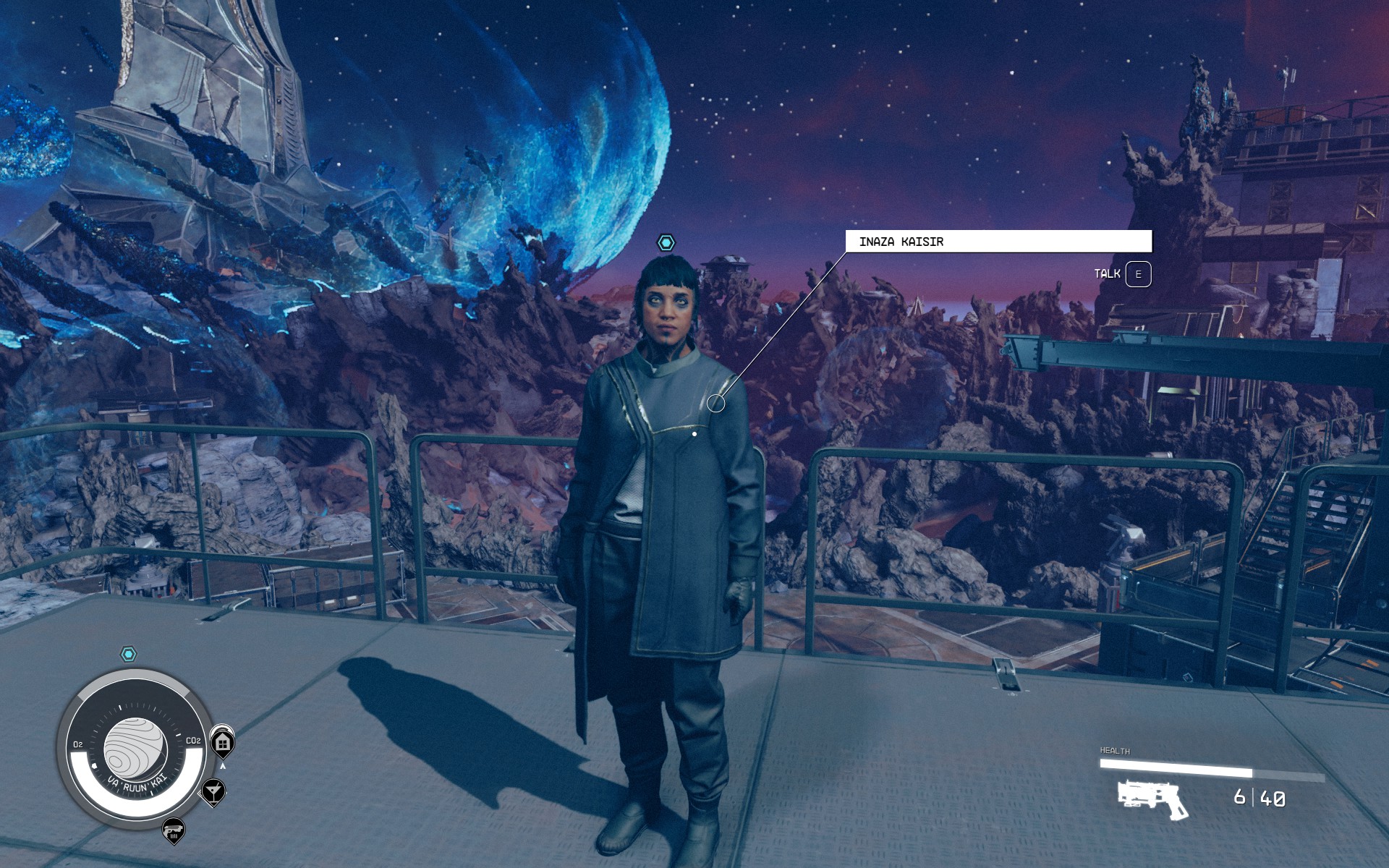Click the quest marker above Inaza Kaisir

666,242
